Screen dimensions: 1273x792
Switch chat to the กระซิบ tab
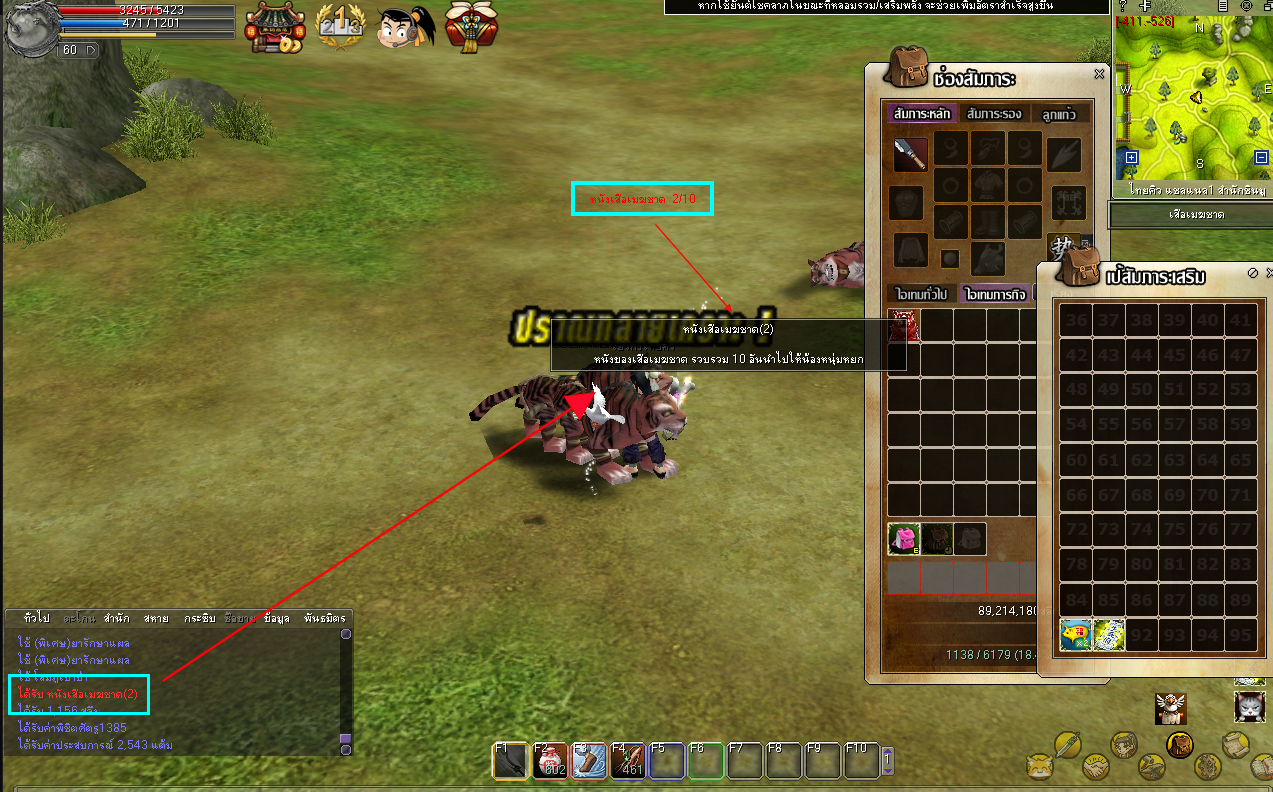click(x=200, y=618)
